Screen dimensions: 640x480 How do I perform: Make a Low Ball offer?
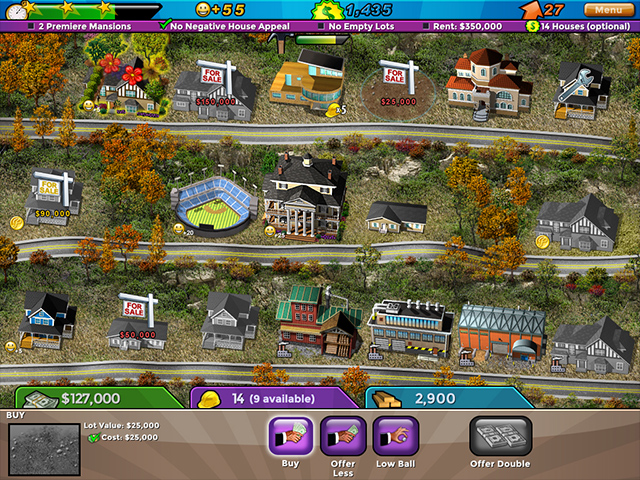395,437
